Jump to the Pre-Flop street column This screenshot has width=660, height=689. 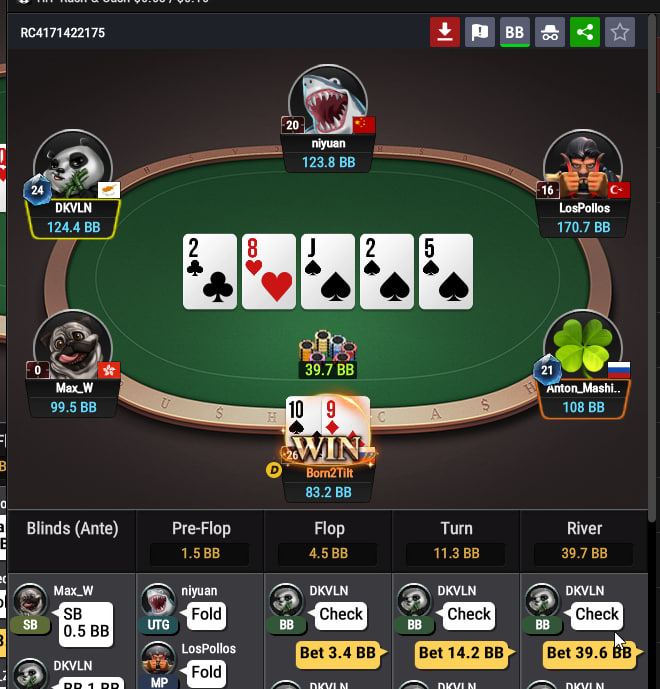(x=200, y=529)
